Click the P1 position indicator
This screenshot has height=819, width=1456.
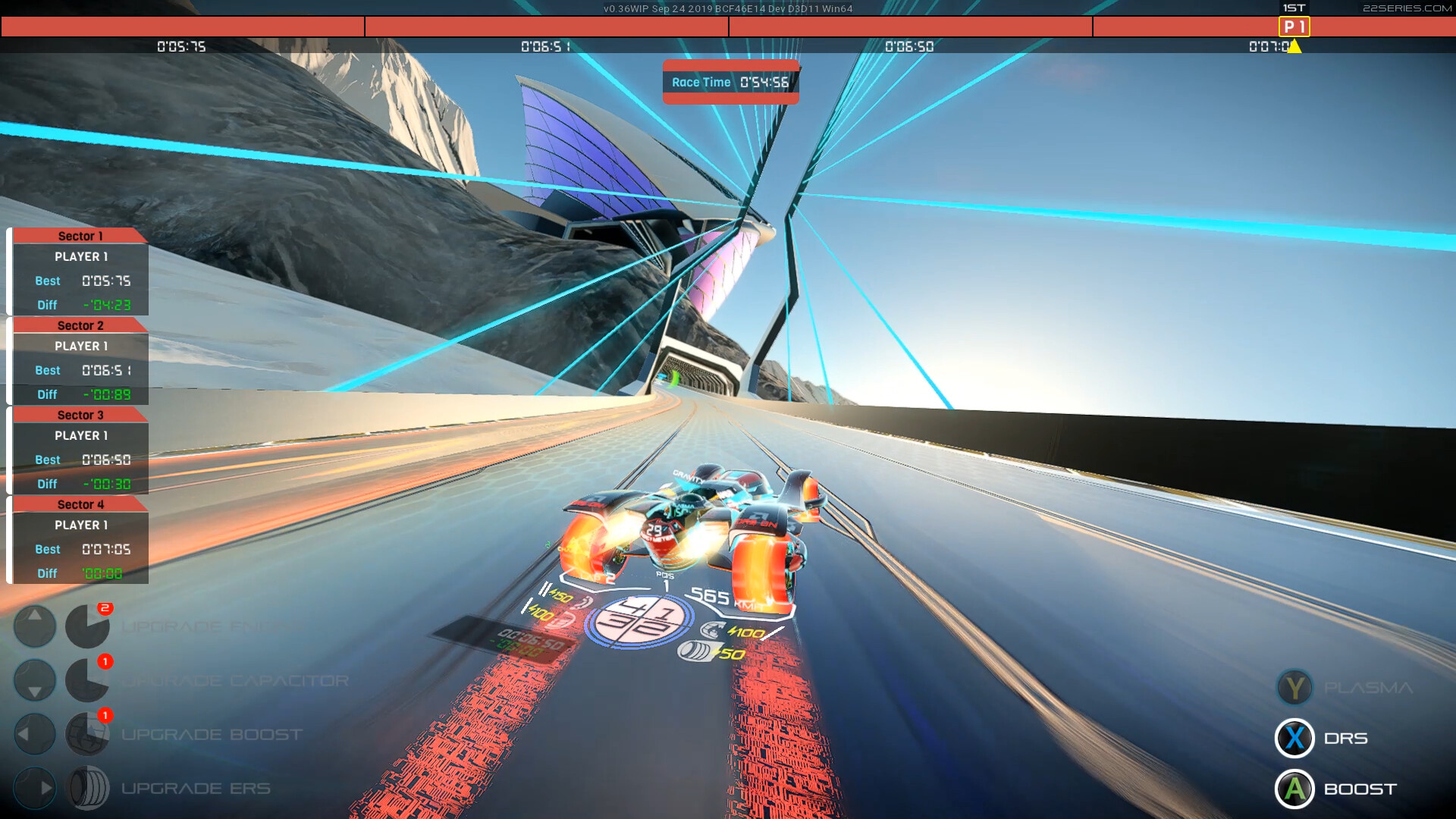tap(1295, 26)
